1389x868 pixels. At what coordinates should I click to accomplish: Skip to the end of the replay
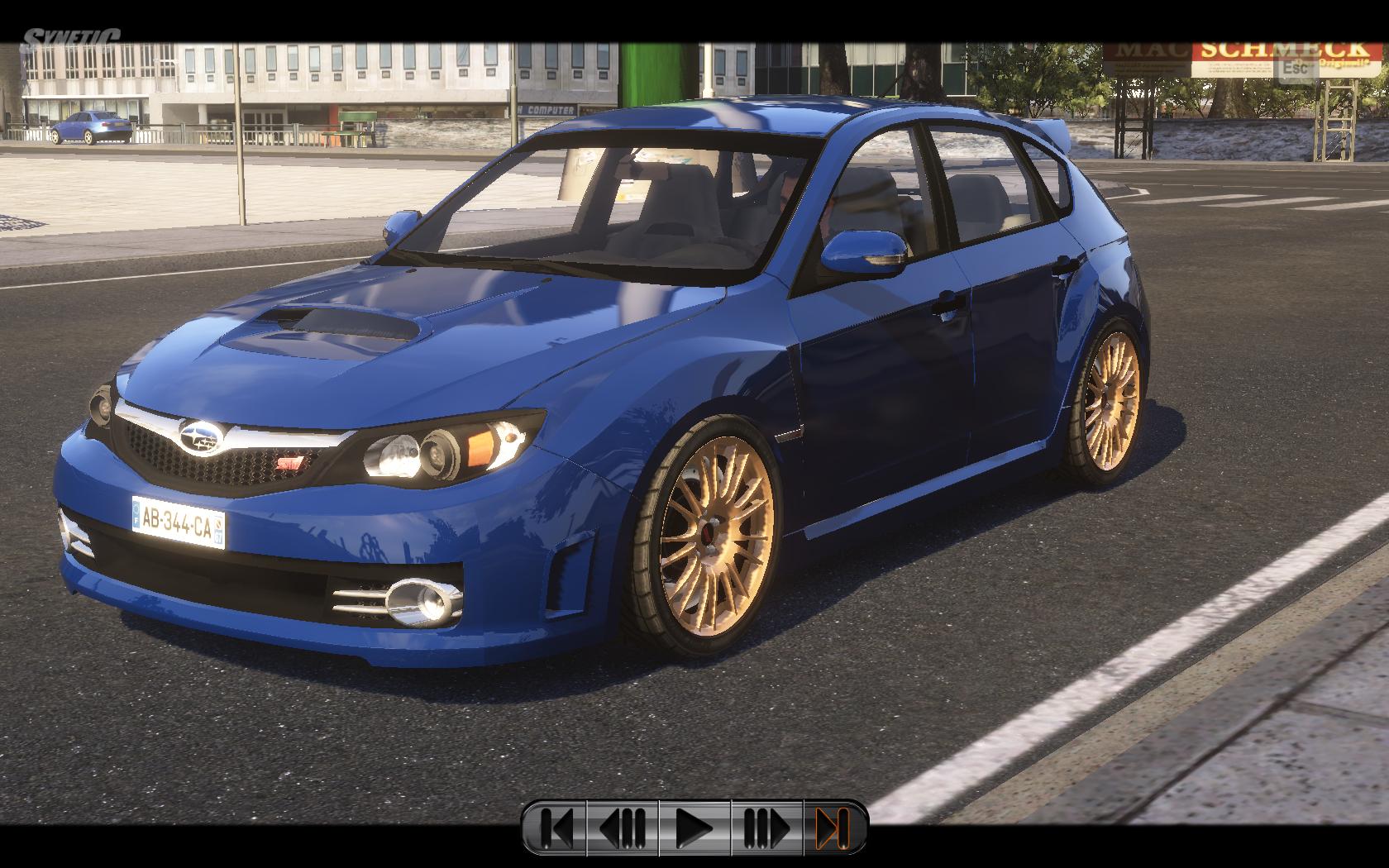833,827
